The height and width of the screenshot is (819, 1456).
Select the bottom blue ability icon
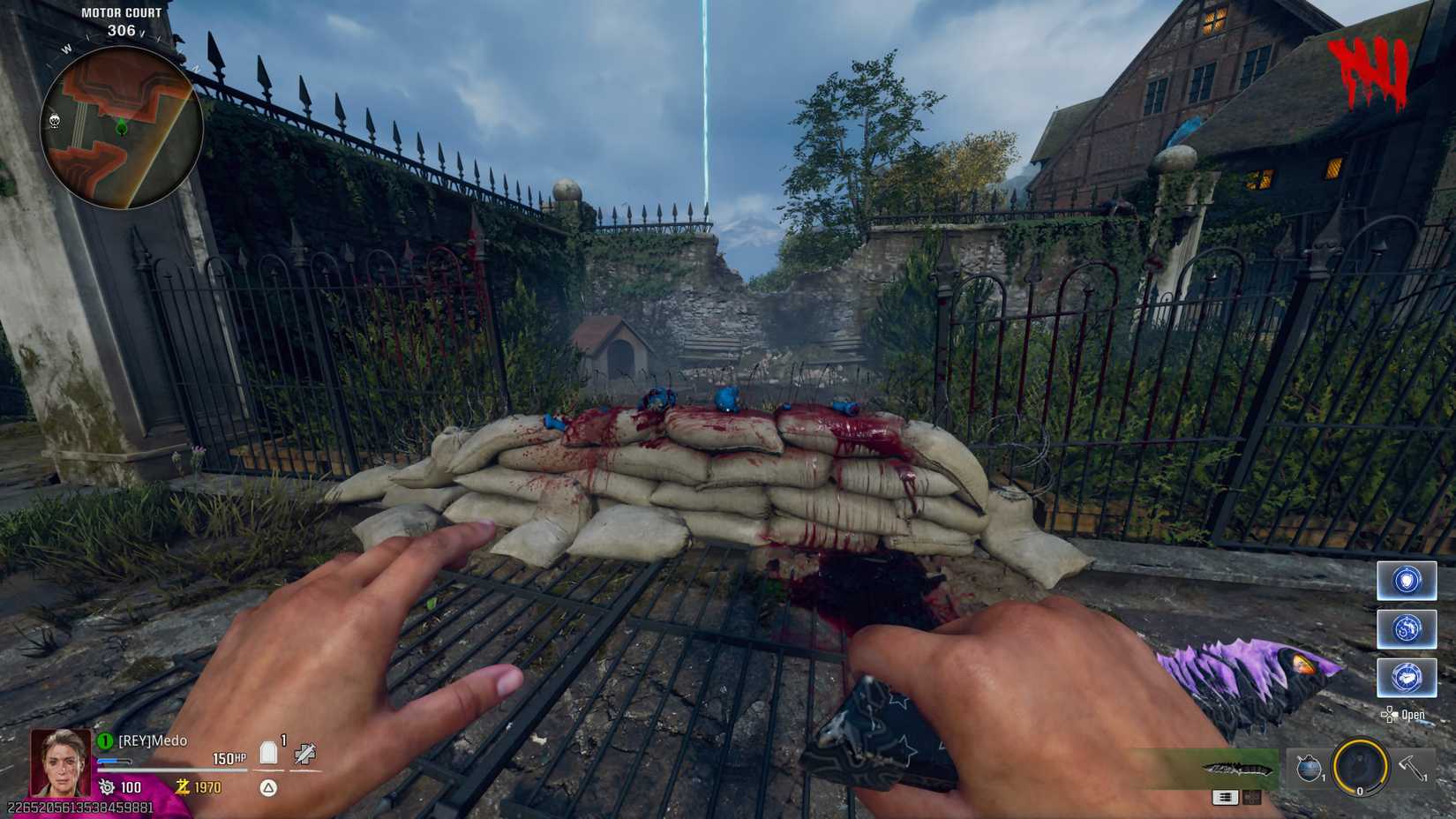pyautogui.click(x=1409, y=678)
